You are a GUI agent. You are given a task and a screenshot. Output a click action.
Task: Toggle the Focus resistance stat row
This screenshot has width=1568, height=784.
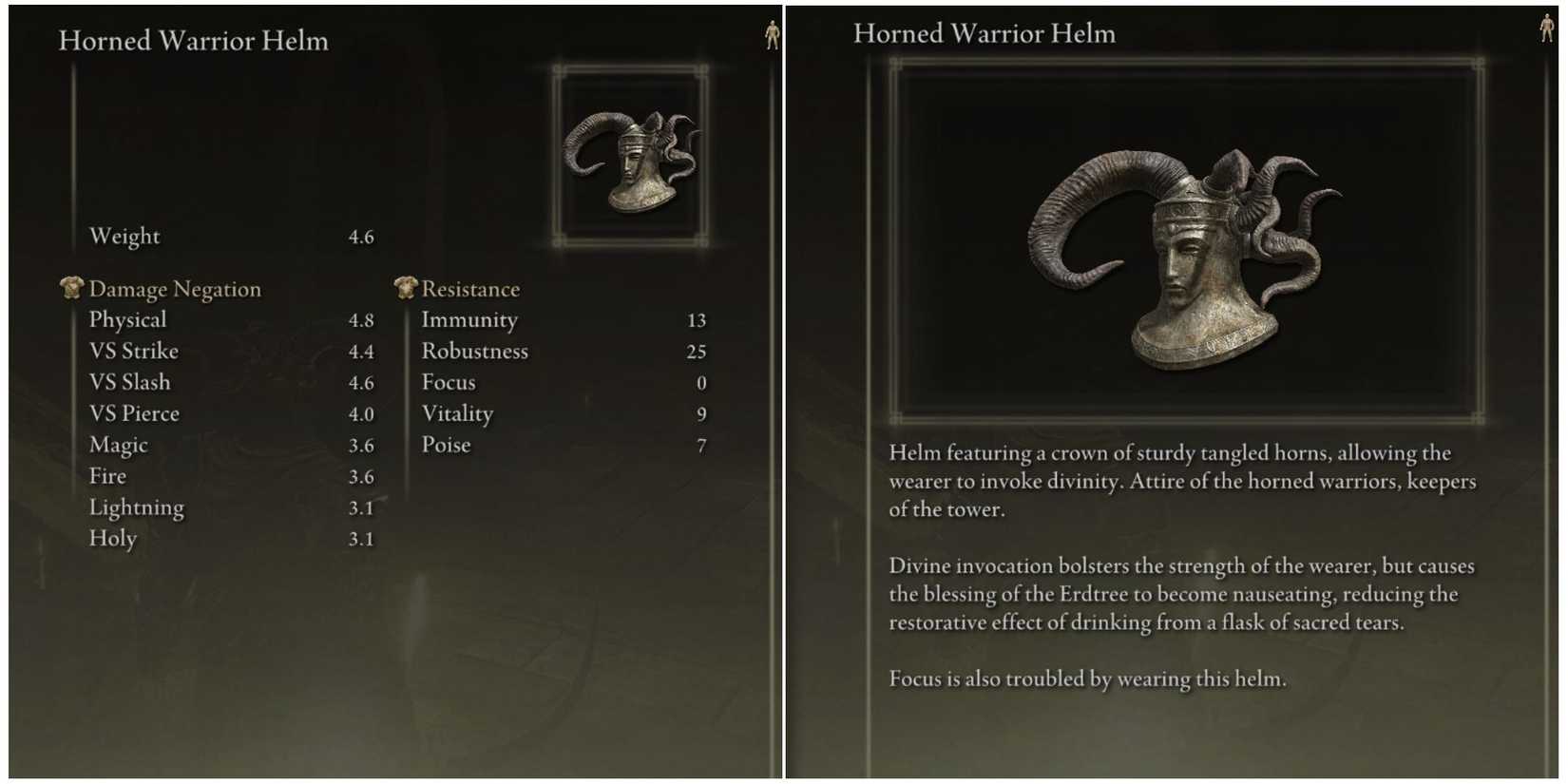pyautogui.click(x=448, y=382)
